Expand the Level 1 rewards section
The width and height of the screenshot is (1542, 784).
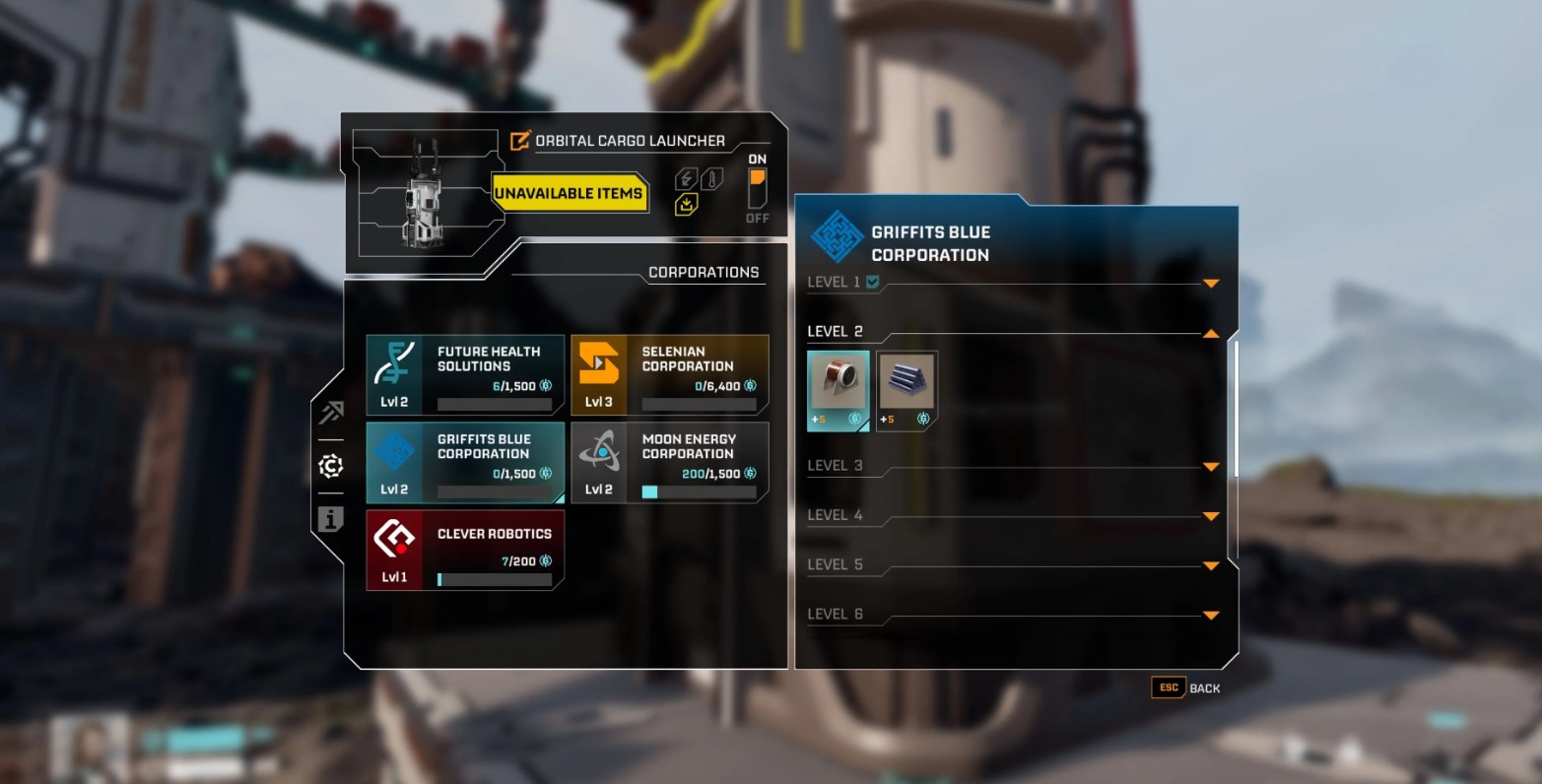pos(1211,284)
